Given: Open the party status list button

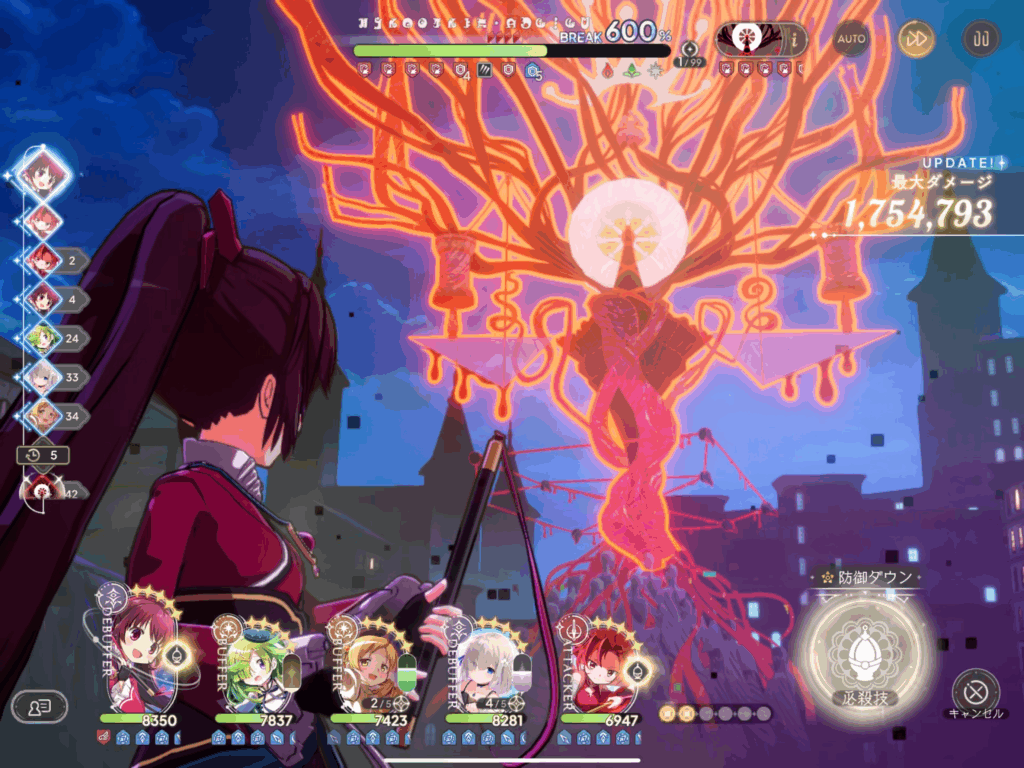Looking at the screenshot, I should [39, 706].
